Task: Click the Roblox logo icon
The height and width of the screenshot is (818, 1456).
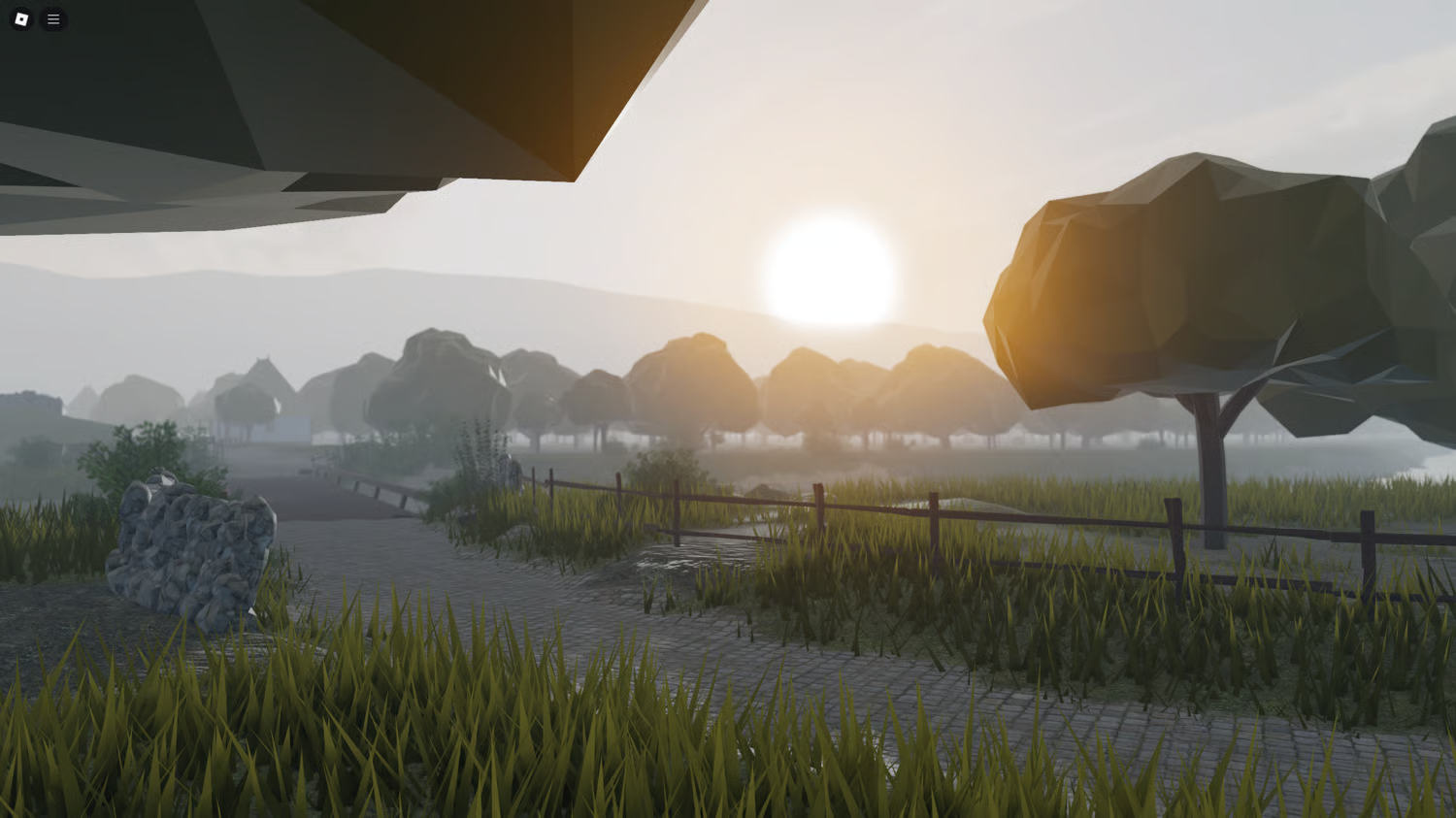Action: pos(19,19)
